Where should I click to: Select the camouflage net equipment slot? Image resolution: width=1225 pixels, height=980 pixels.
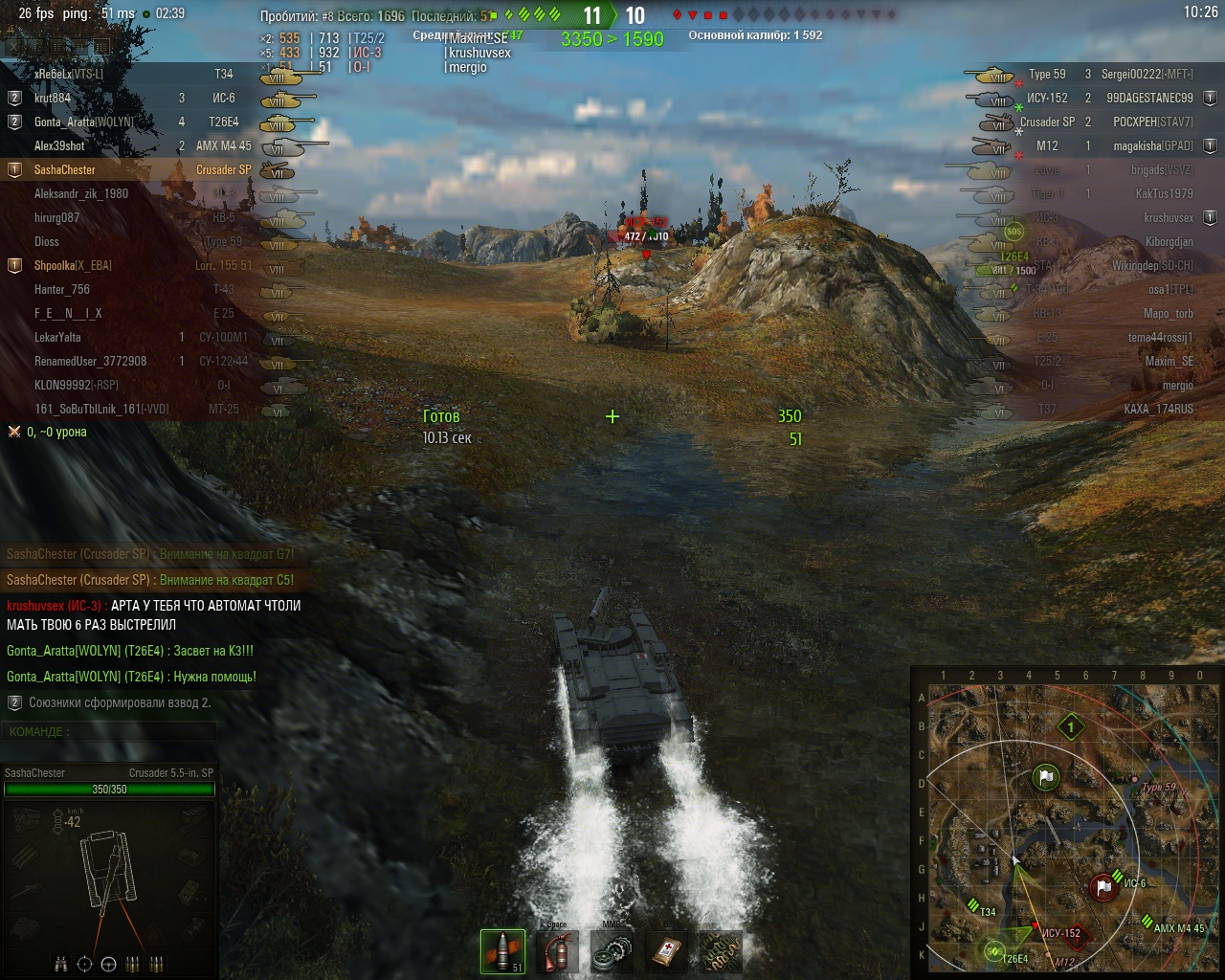721,950
